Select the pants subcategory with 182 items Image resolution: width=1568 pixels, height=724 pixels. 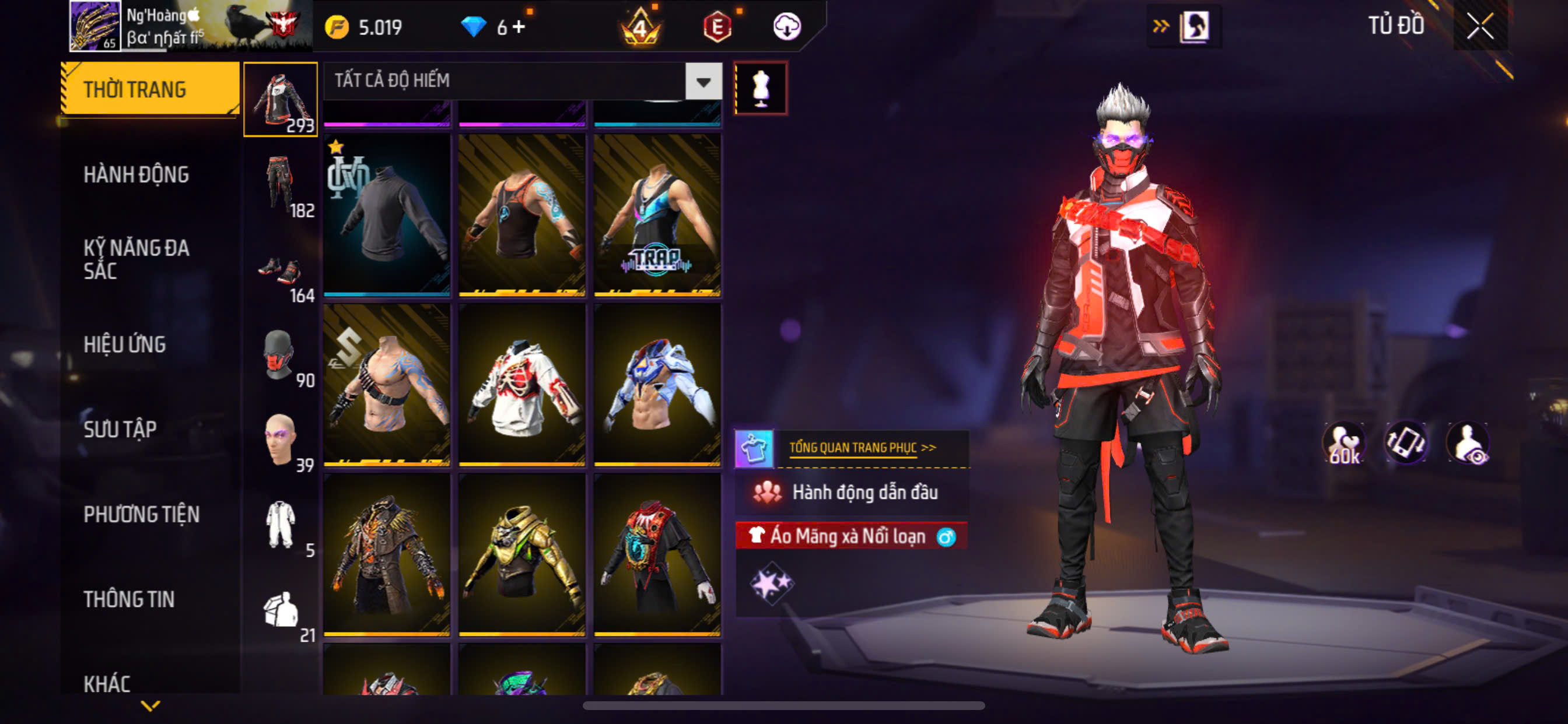point(281,184)
